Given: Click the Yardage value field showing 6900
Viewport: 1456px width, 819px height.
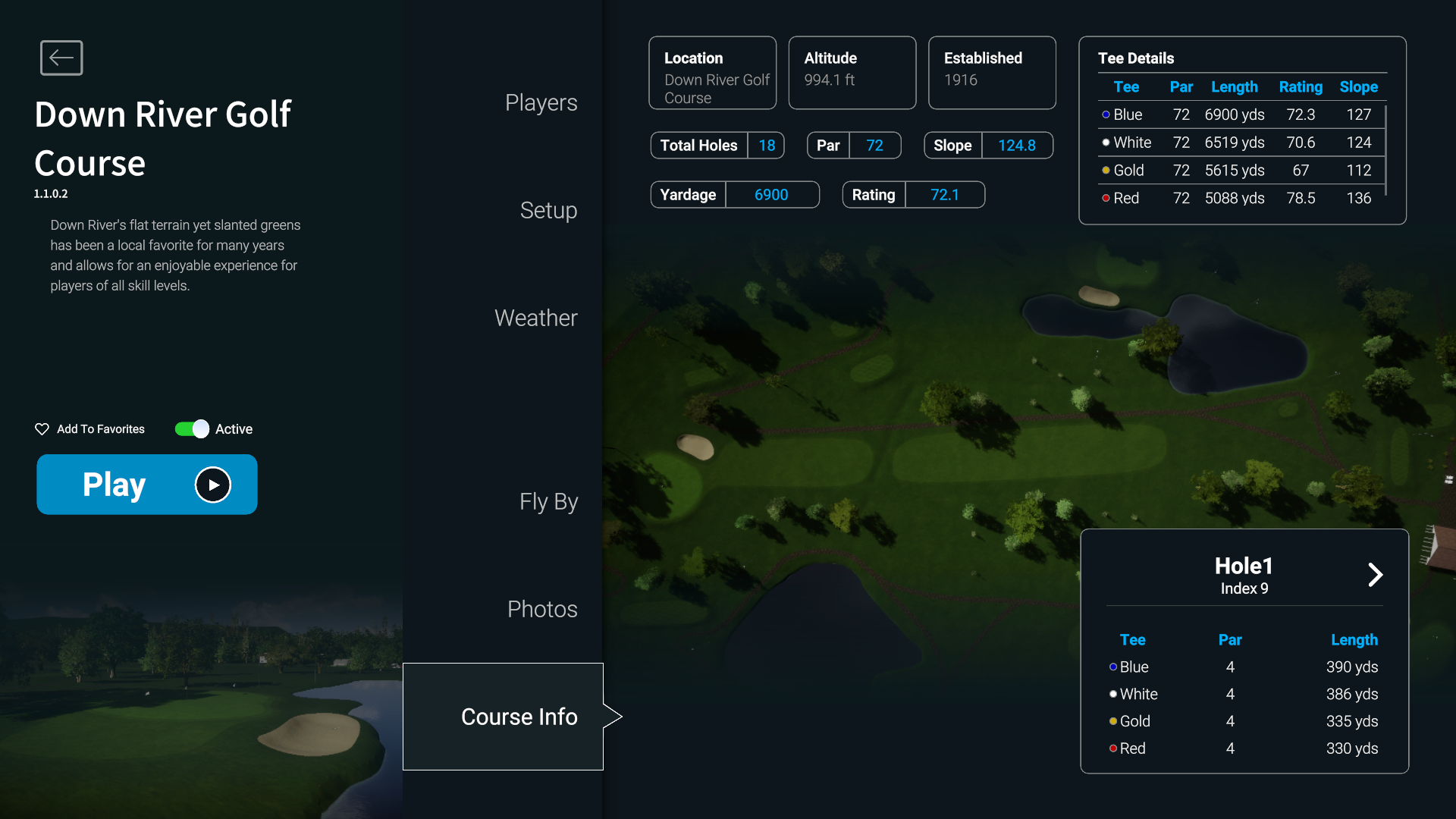Looking at the screenshot, I should (771, 194).
